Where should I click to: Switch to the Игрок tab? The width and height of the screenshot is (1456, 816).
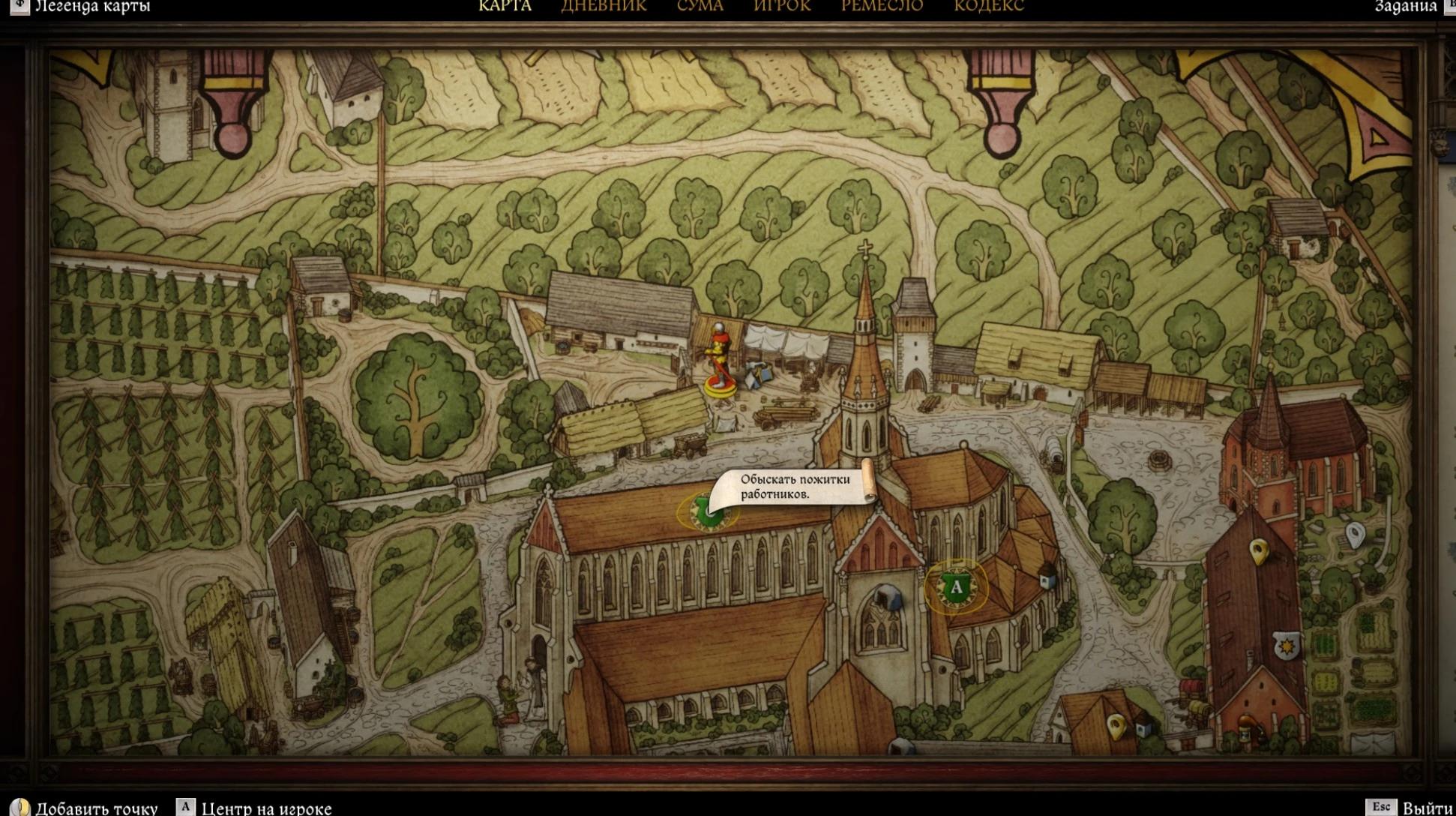782,6
